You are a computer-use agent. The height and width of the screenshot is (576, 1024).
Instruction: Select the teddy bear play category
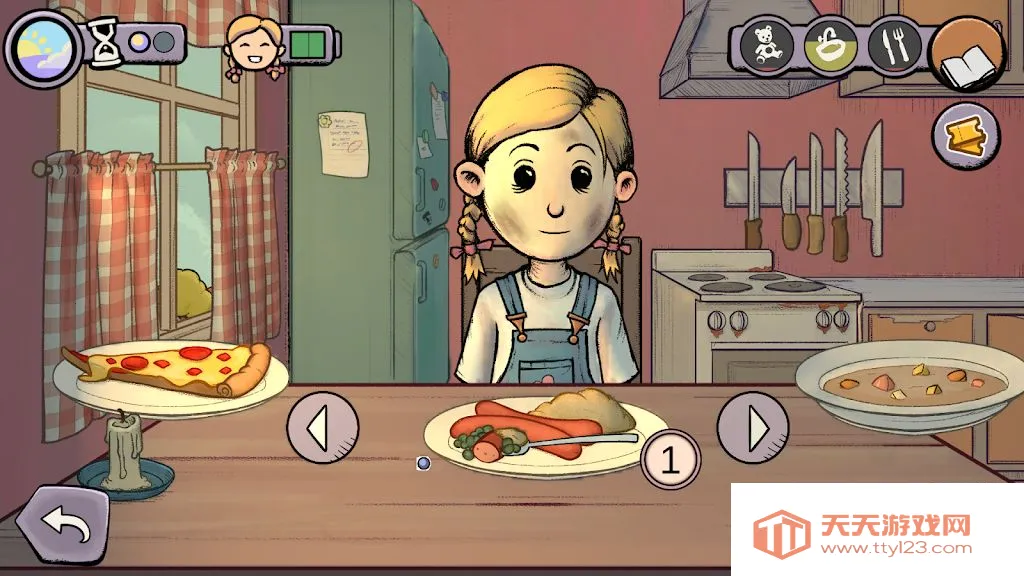tap(766, 45)
